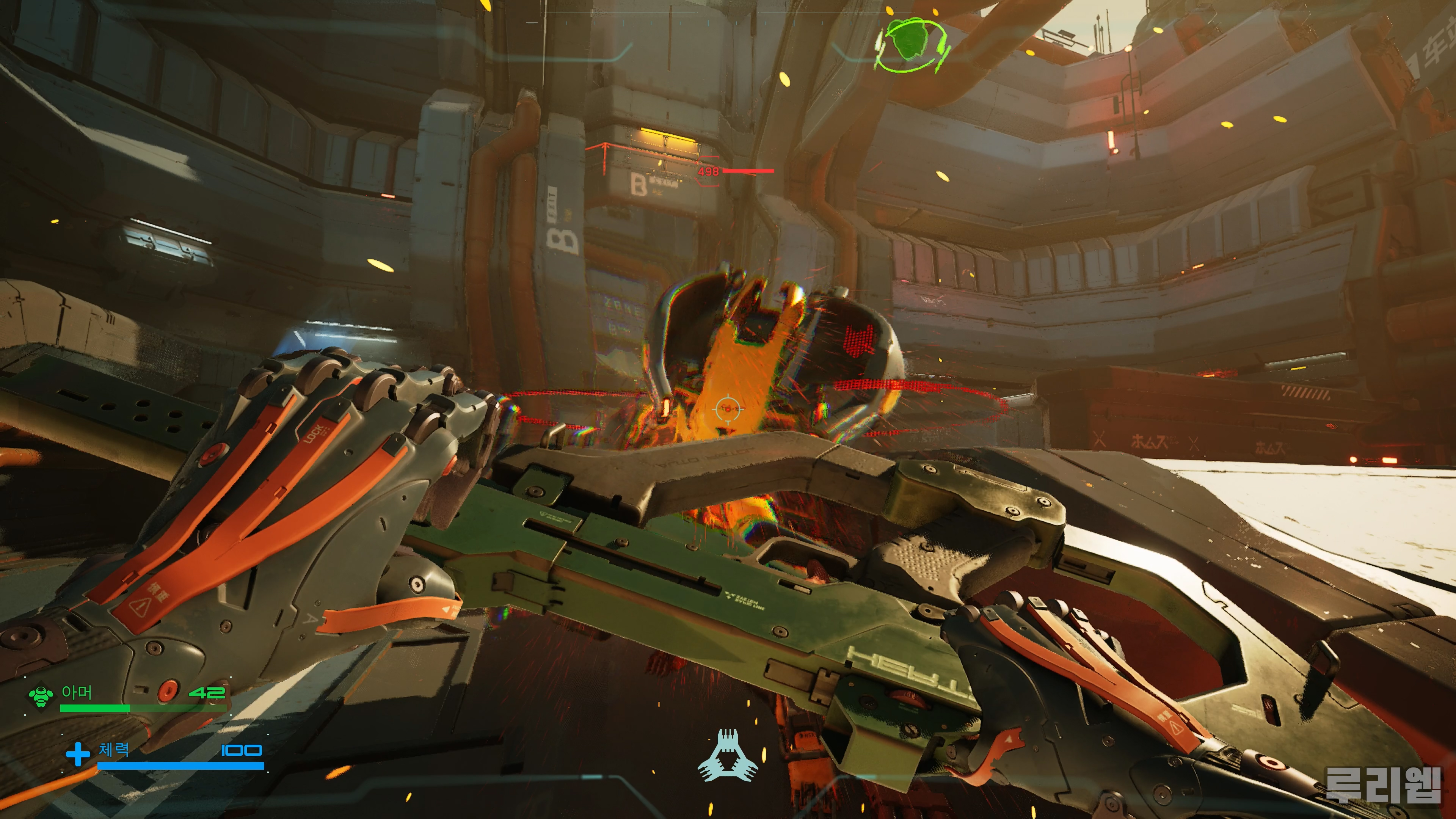
Task: Click the 루리웹 watermark logo
Action: click(1383, 784)
